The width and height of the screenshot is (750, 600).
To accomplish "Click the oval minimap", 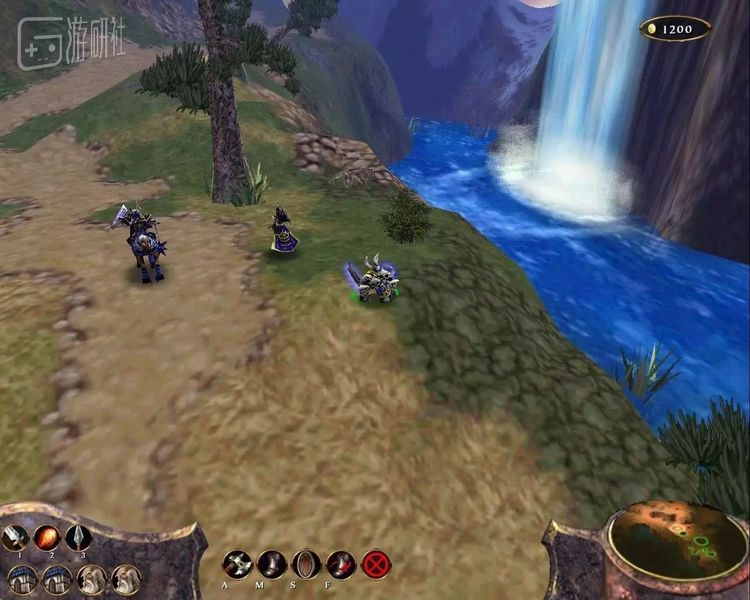I will coord(678,540).
